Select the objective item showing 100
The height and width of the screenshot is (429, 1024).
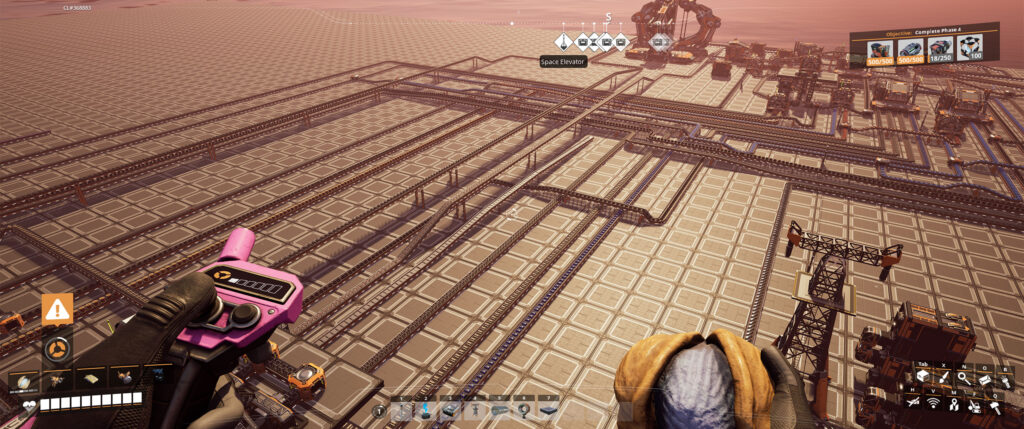(x=967, y=48)
